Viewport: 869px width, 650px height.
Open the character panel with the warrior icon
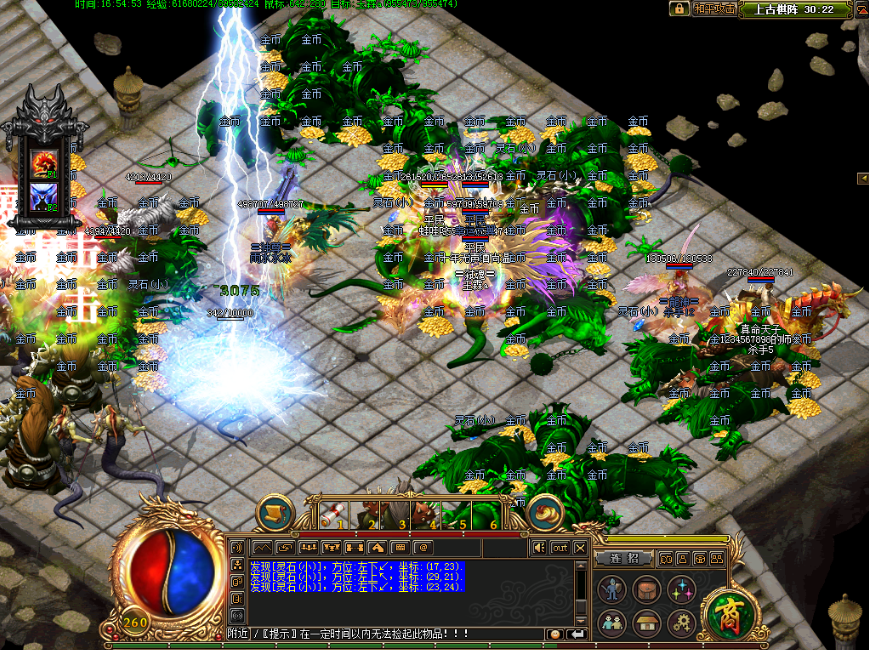click(613, 590)
